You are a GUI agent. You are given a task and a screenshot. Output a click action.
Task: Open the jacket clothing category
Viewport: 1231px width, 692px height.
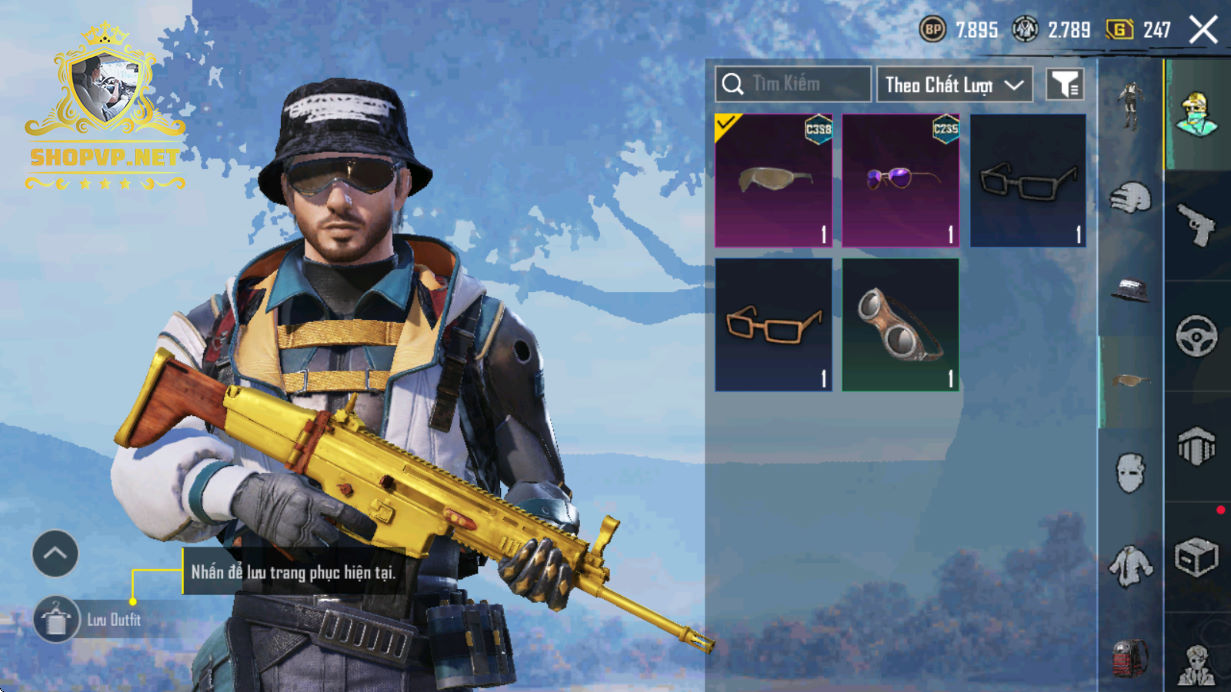pyautogui.click(x=1130, y=565)
